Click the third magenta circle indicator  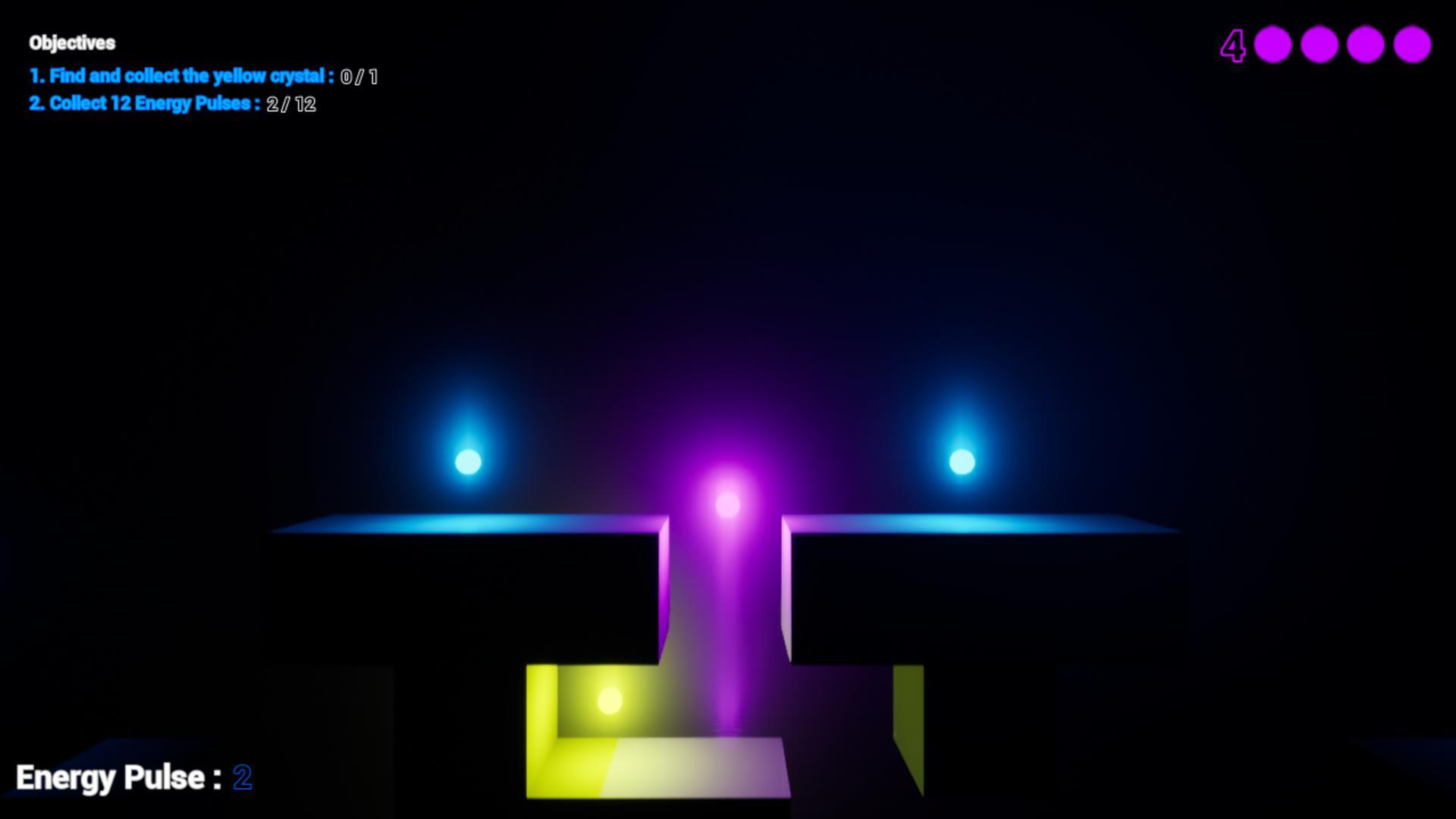pyautogui.click(x=1367, y=44)
